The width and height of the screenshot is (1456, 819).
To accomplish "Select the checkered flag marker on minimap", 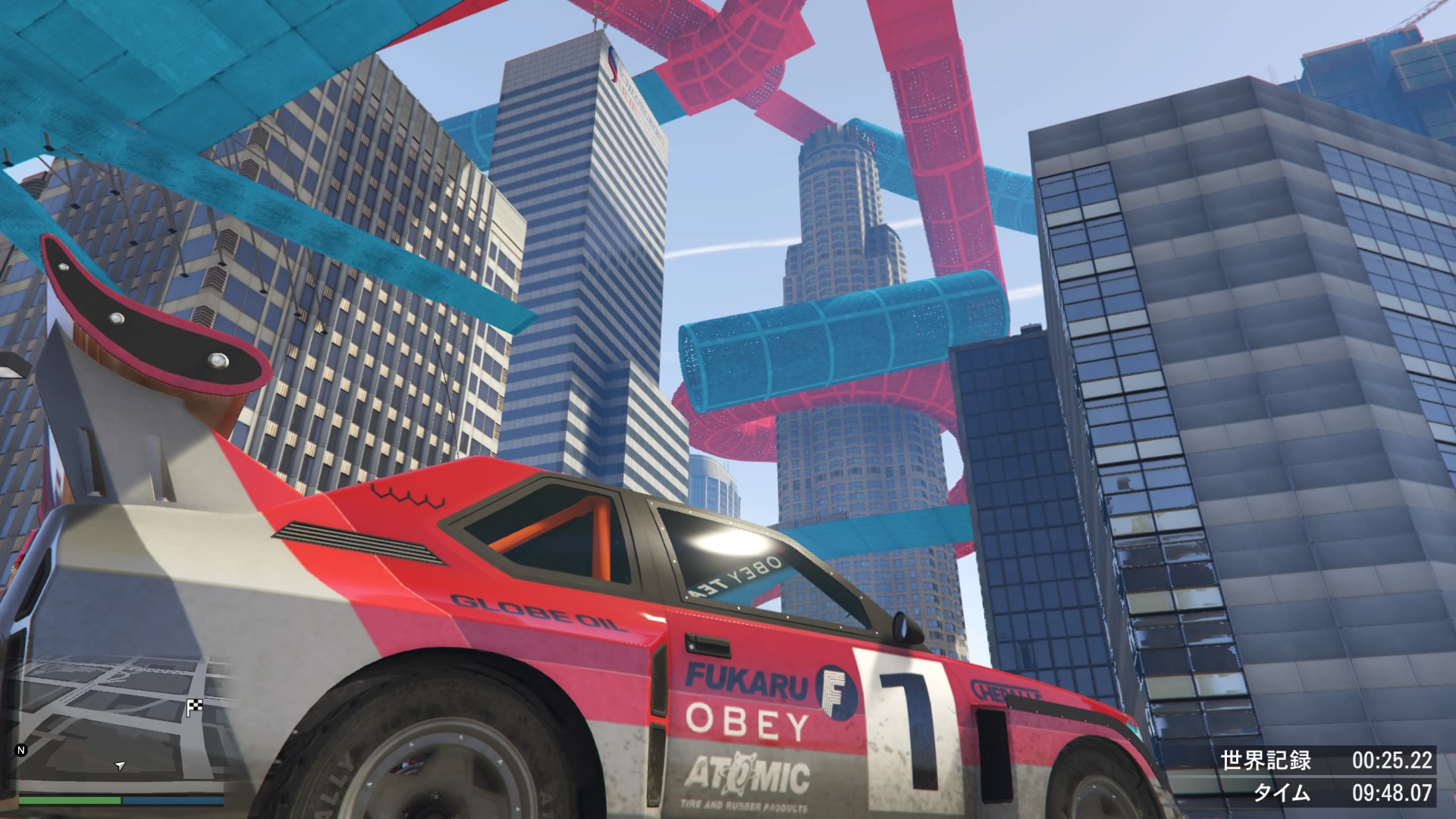I will pos(194,708).
